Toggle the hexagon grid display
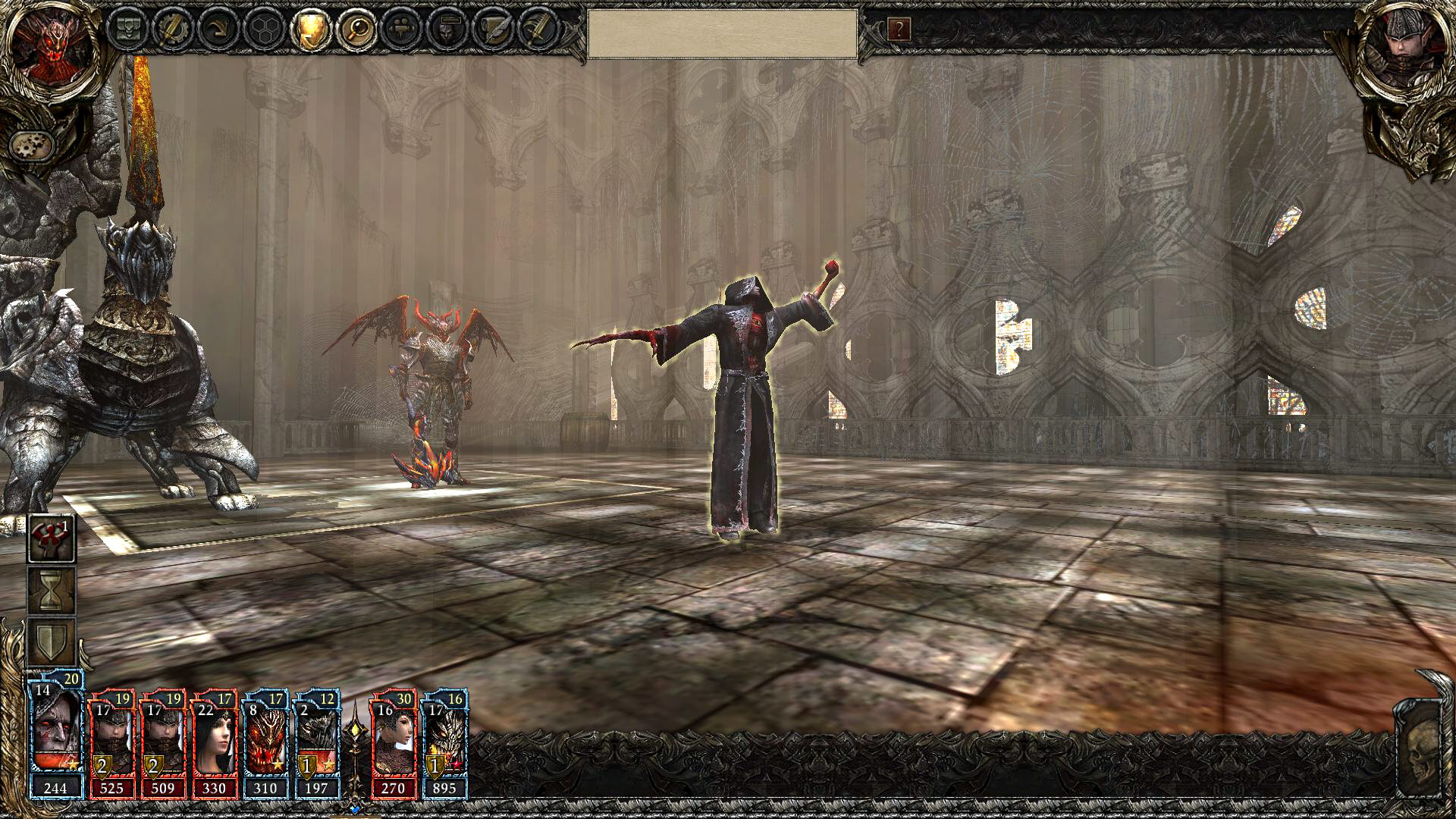The width and height of the screenshot is (1456, 819). point(265,30)
